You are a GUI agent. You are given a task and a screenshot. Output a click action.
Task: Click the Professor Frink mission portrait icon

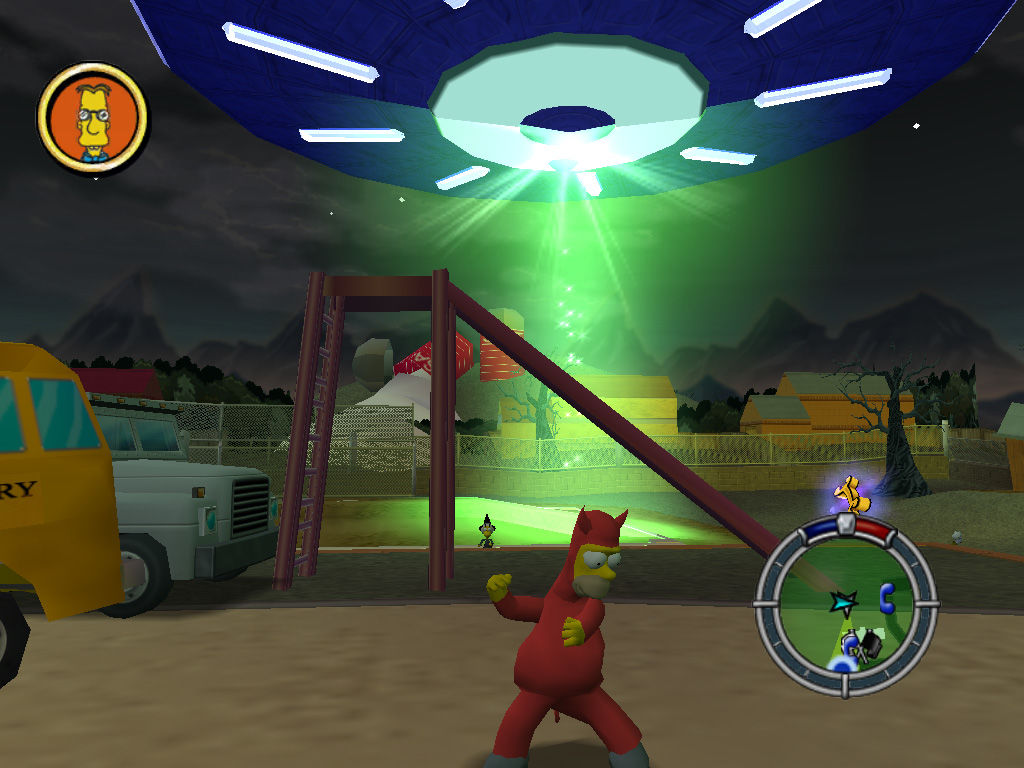[92, 120]
